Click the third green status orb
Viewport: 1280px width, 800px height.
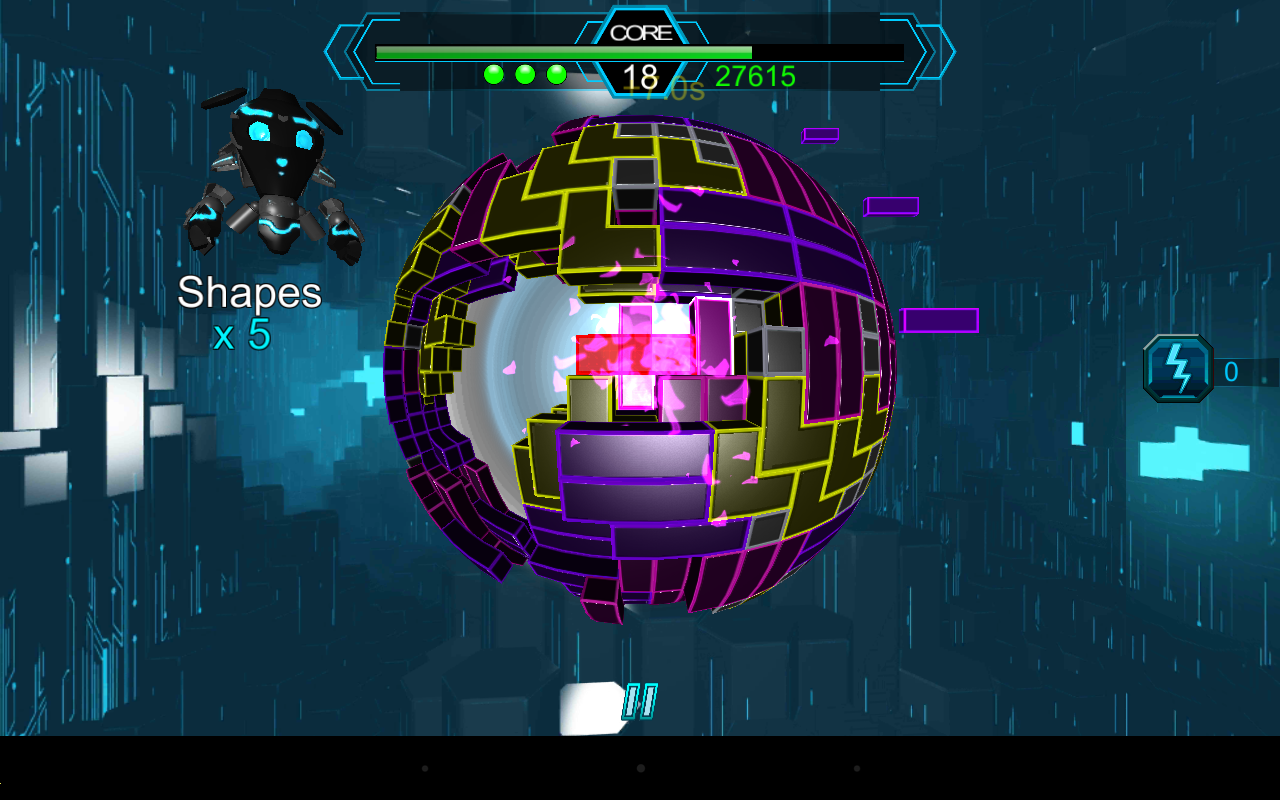[x=555, y=72]
